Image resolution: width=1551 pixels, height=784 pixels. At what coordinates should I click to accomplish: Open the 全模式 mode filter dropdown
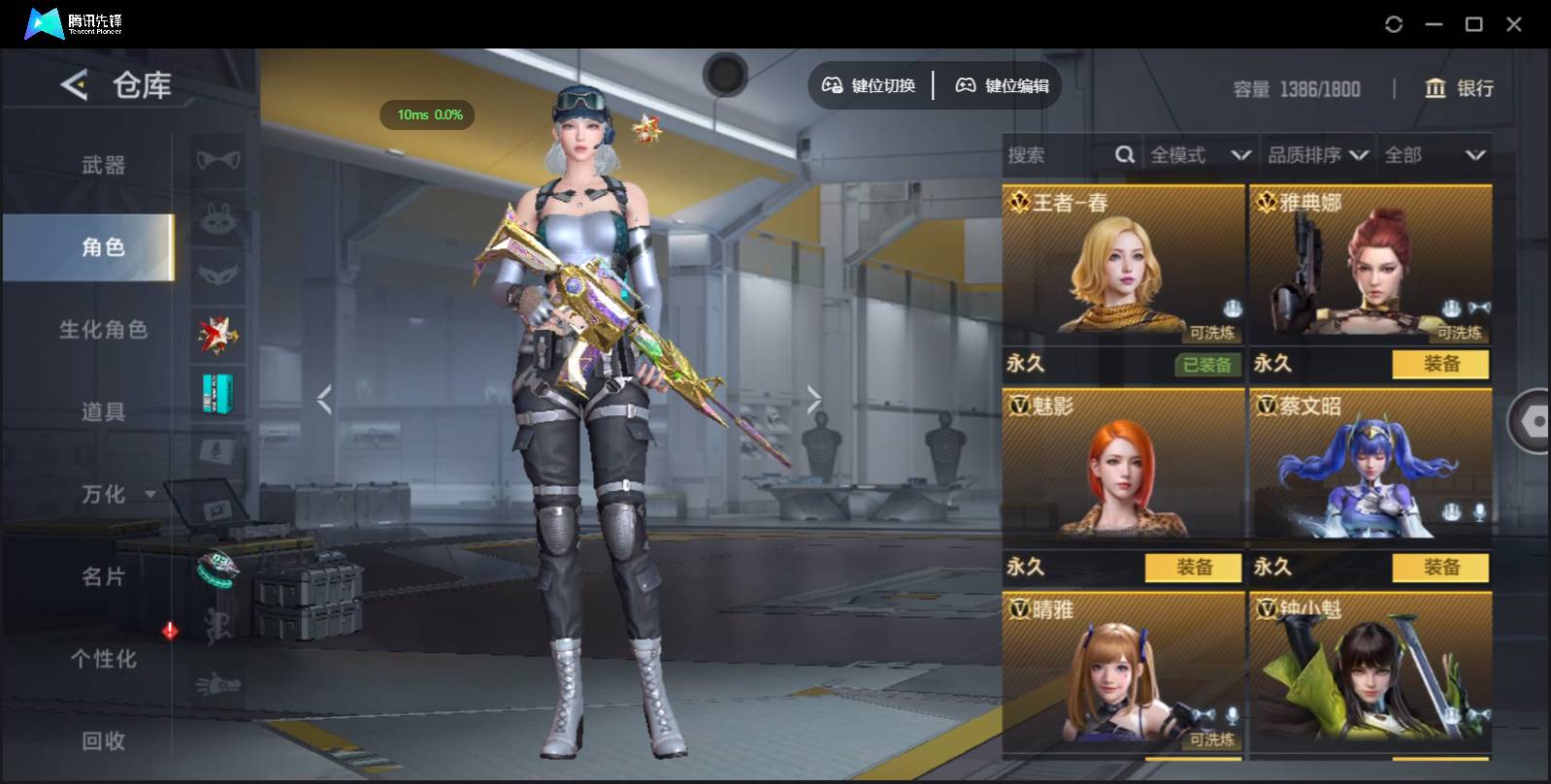pos(1200,155)
